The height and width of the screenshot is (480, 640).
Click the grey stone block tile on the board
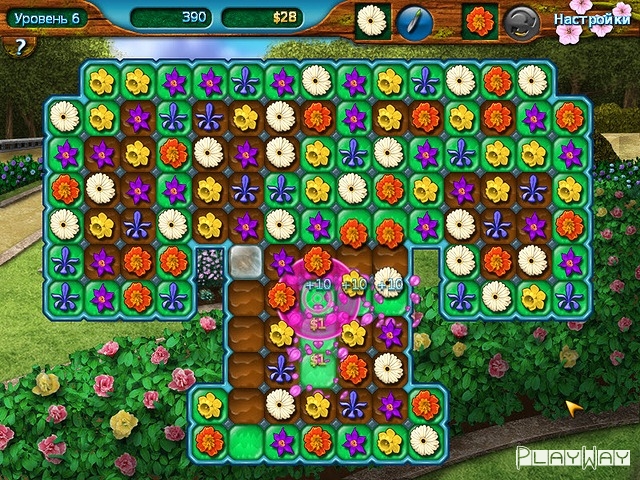[245, 262]
